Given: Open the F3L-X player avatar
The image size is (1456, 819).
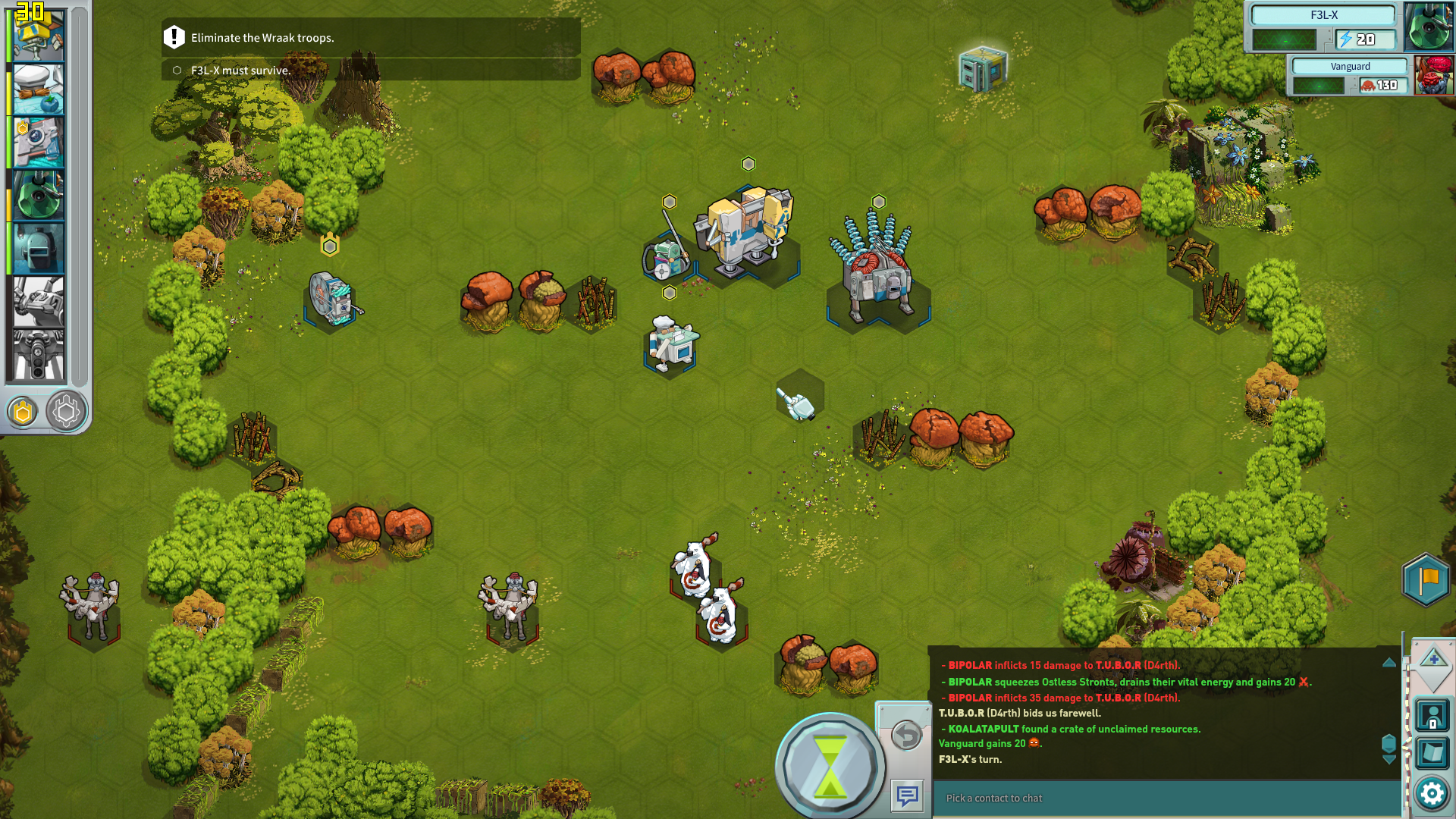Looking at the screenshot, I should point(1428,26).
